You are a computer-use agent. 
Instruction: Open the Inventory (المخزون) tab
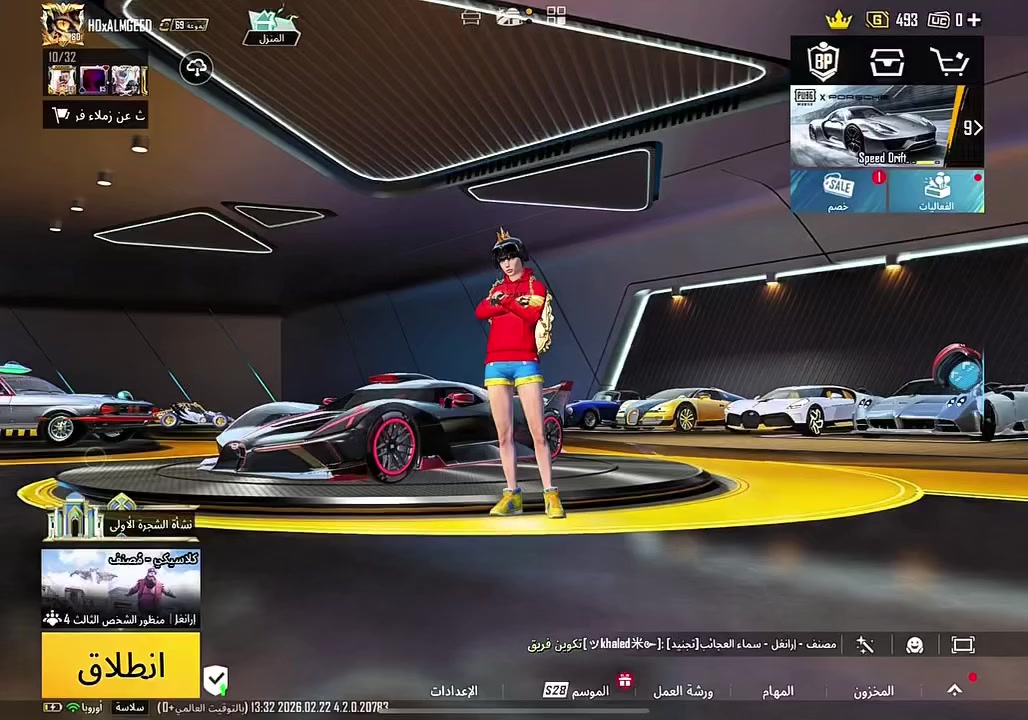(x=873, y=691)
